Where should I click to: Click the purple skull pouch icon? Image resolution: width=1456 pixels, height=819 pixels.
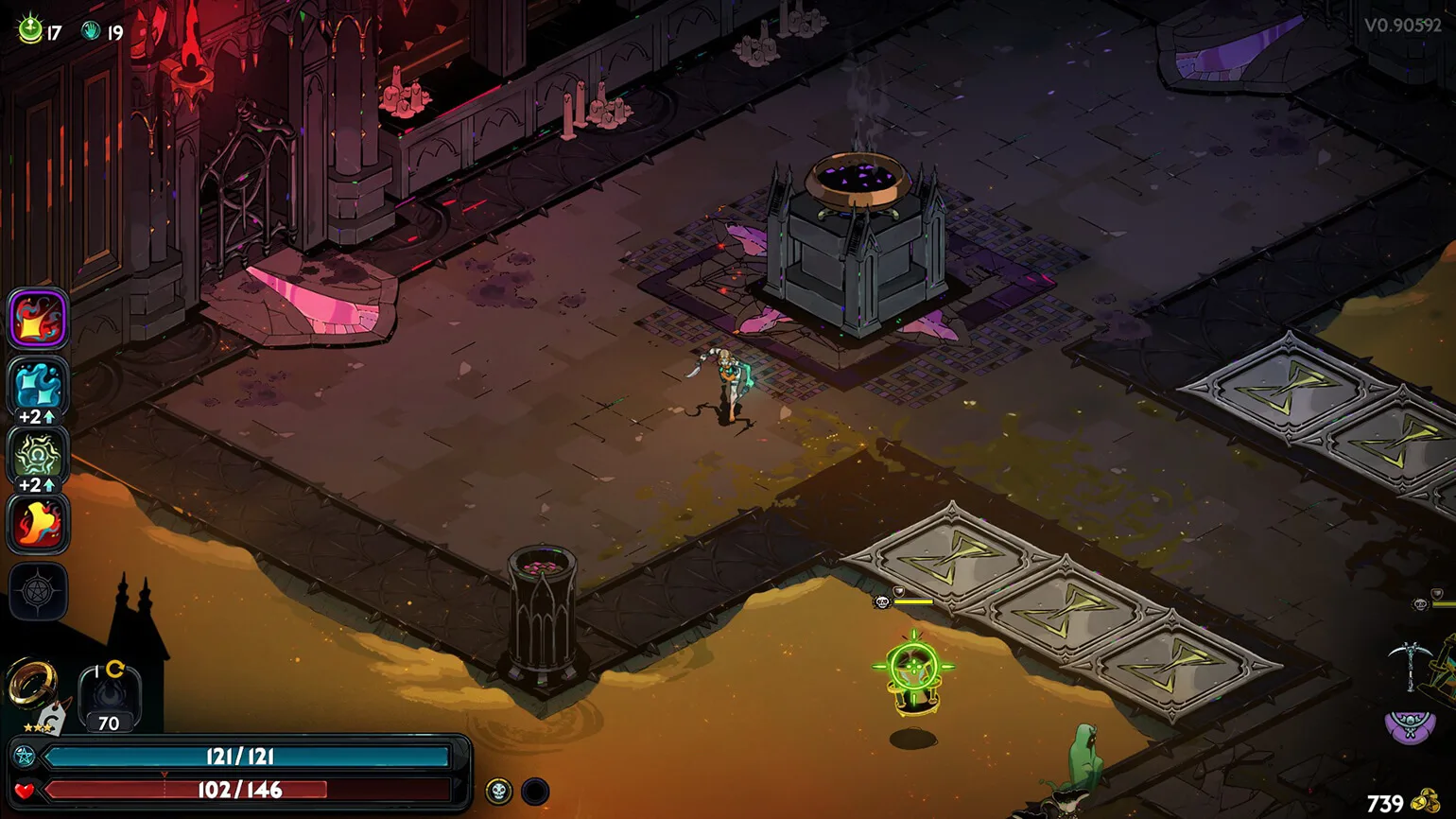1410,726
